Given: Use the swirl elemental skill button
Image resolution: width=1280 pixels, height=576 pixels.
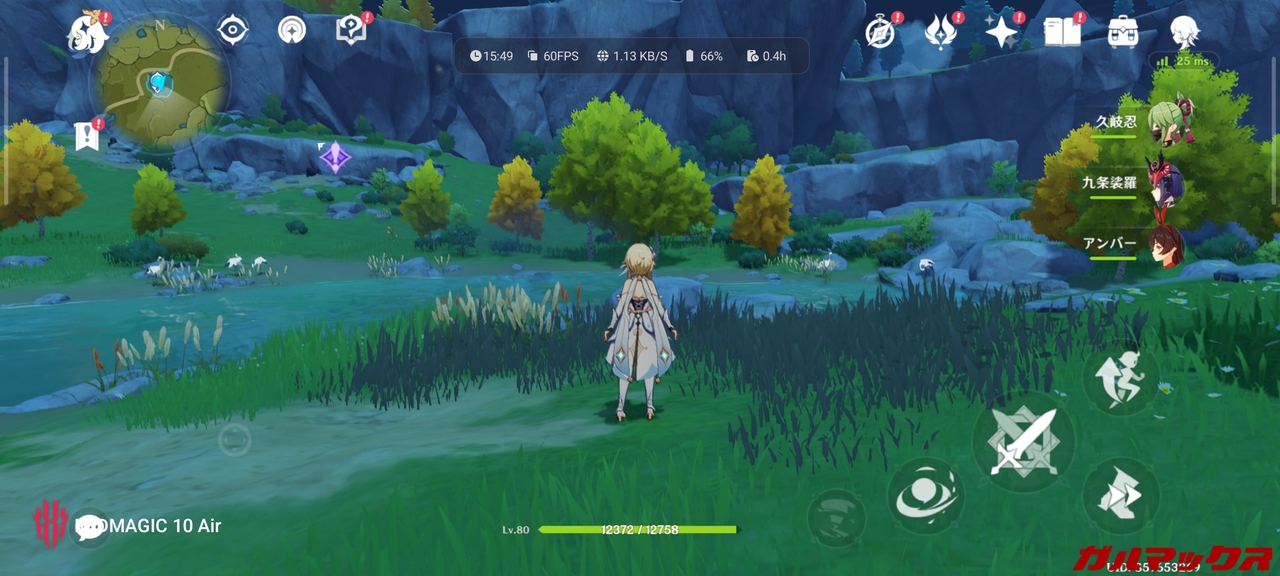Looking at the screenshot, I should [925, 496].
